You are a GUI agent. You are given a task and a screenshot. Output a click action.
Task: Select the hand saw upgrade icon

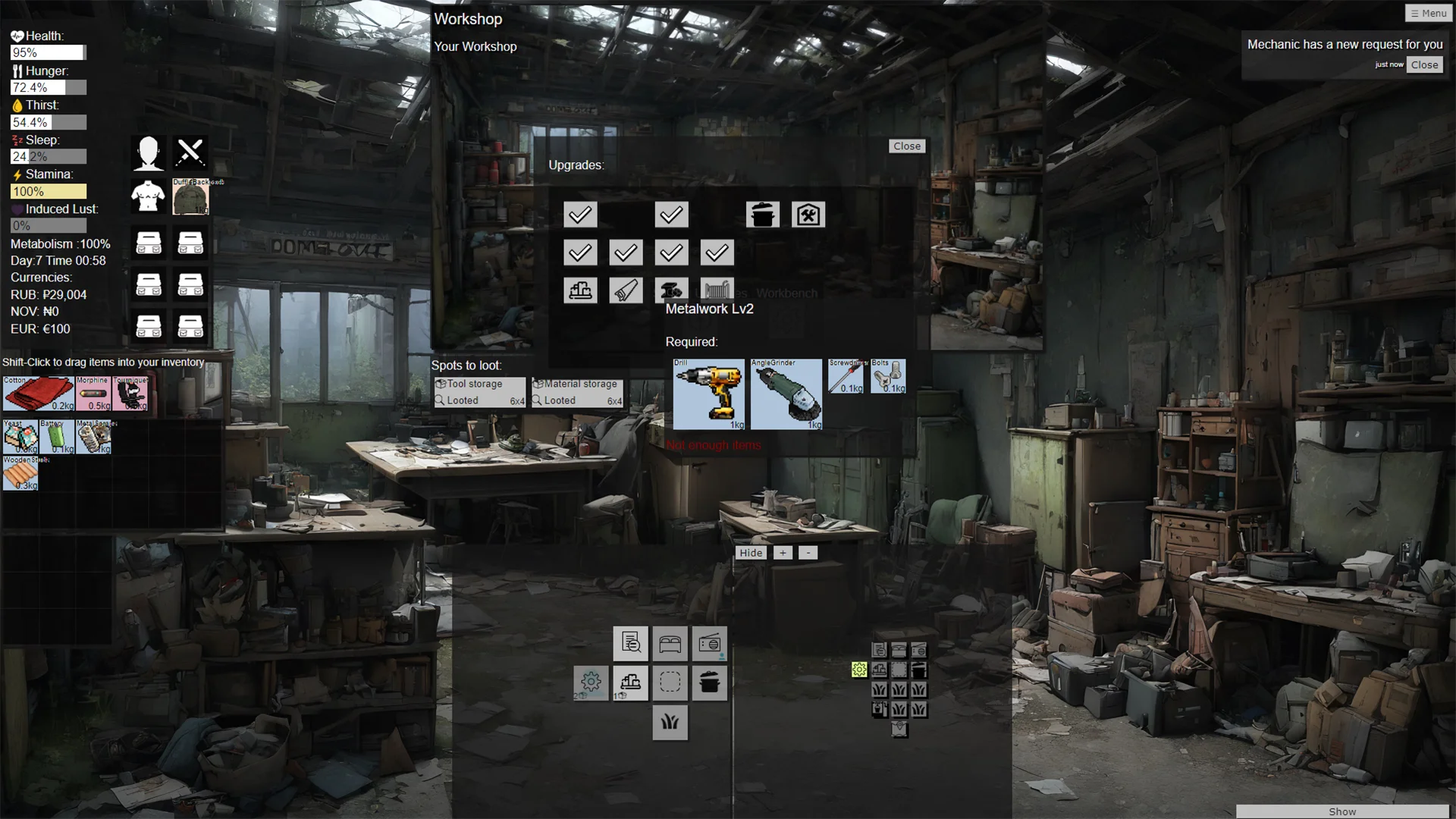pos(626,290)
